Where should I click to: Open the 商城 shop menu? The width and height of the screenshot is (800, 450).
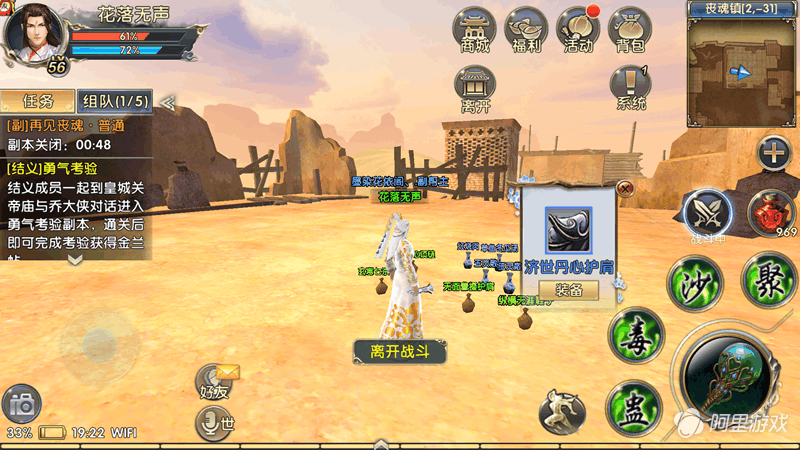pos(476,28)
